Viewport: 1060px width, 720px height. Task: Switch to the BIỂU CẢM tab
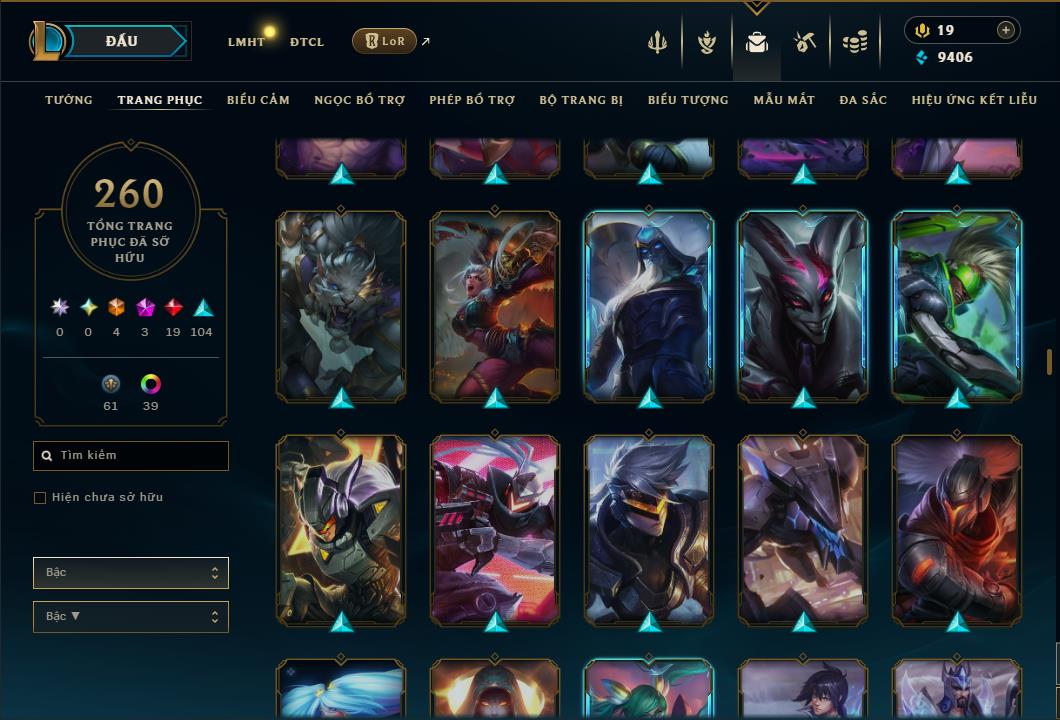tap(258, 100)
